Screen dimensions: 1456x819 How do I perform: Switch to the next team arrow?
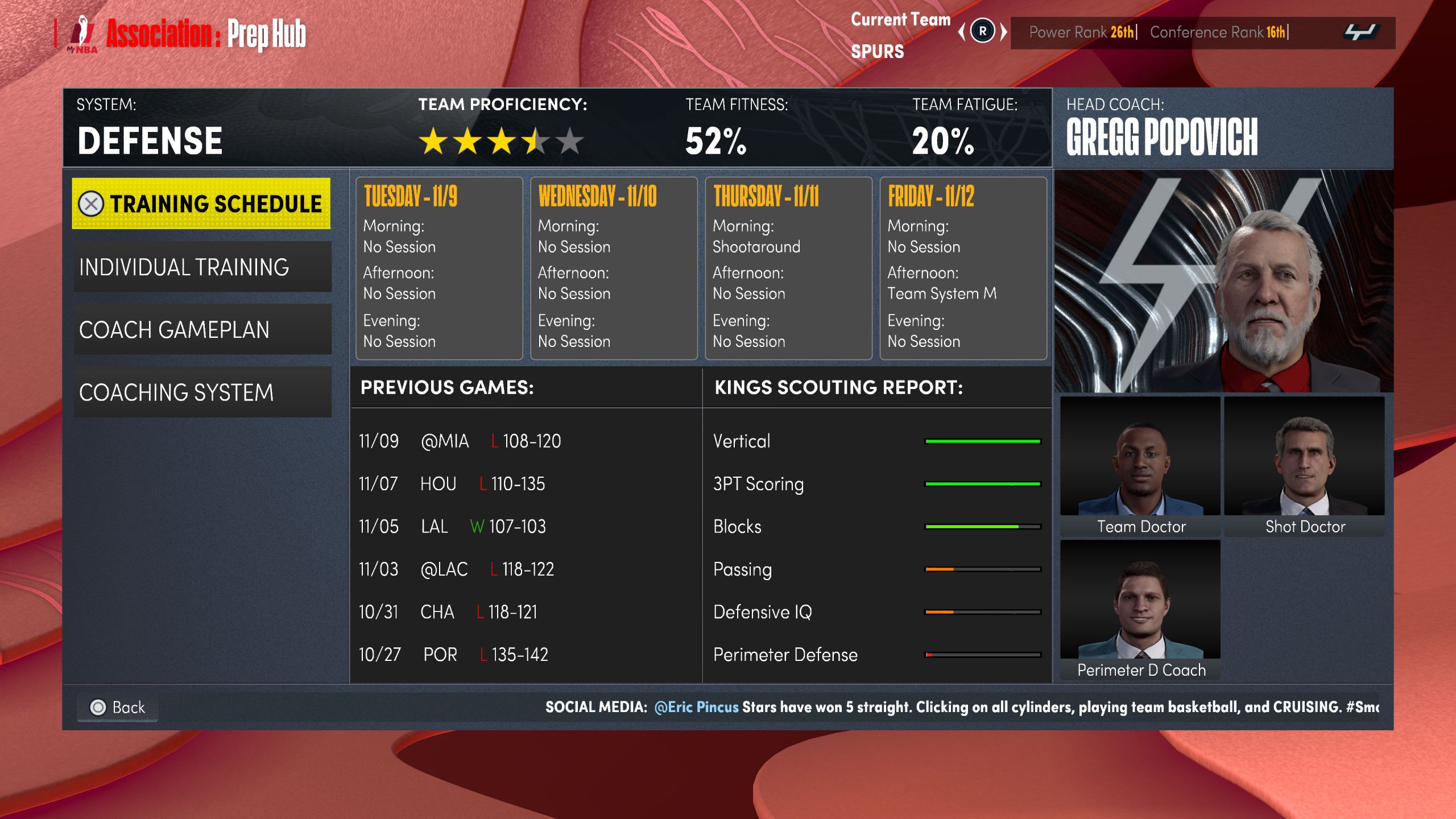pyautogui.click(x=1004, y=31)
